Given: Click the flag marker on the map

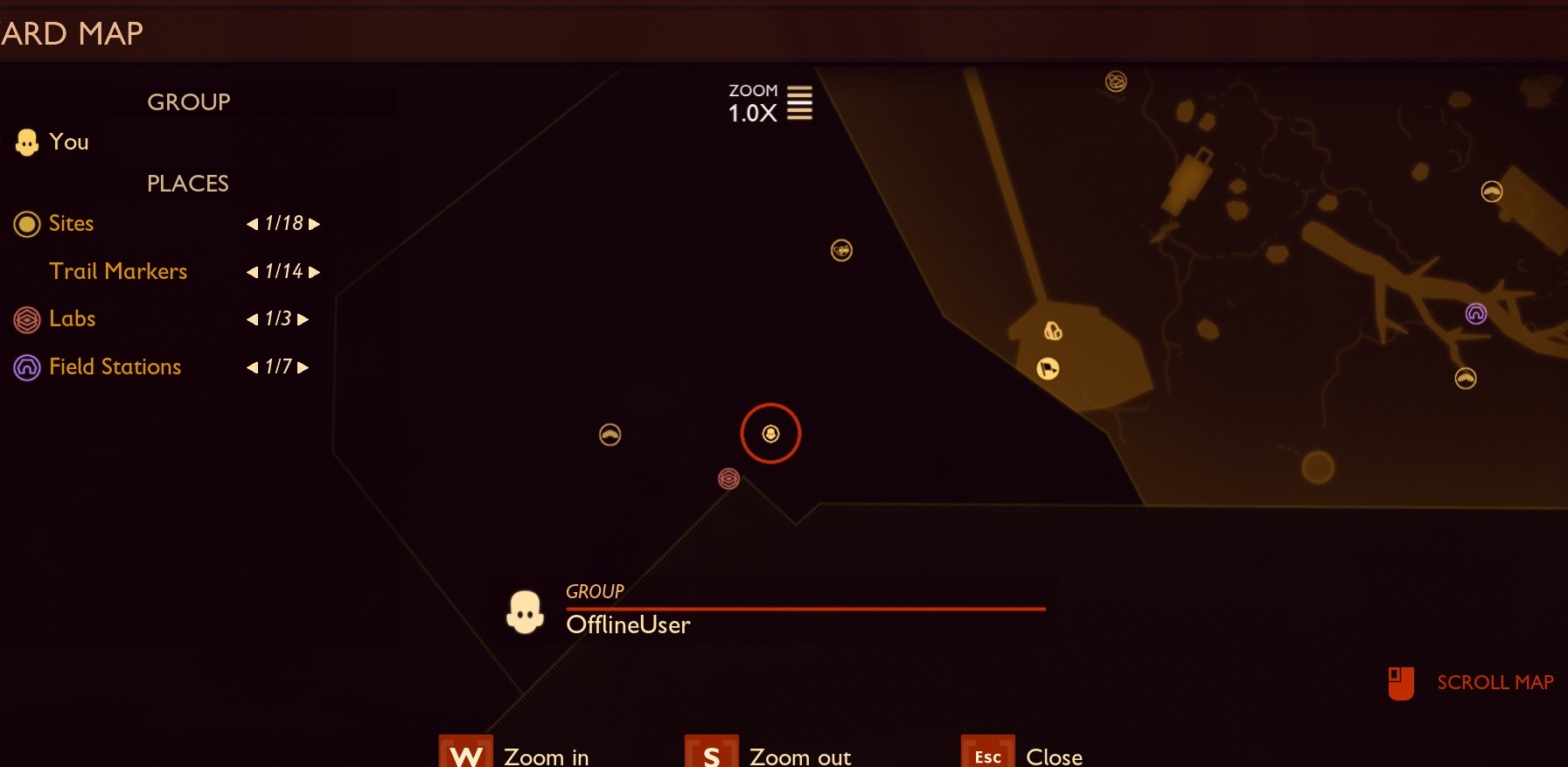Looking at the screenshot, I should (x=1047, y=368).
